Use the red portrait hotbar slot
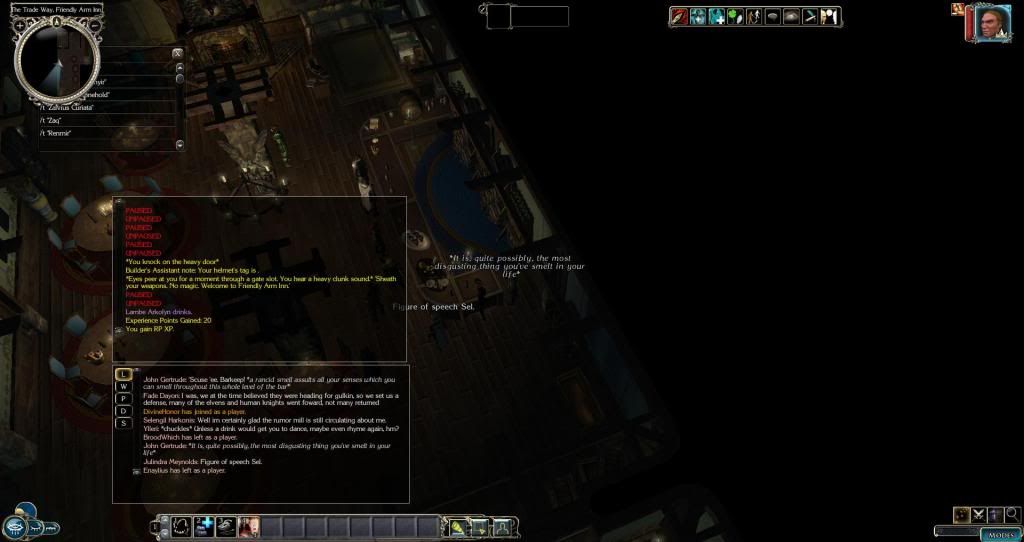 point(248,524)
